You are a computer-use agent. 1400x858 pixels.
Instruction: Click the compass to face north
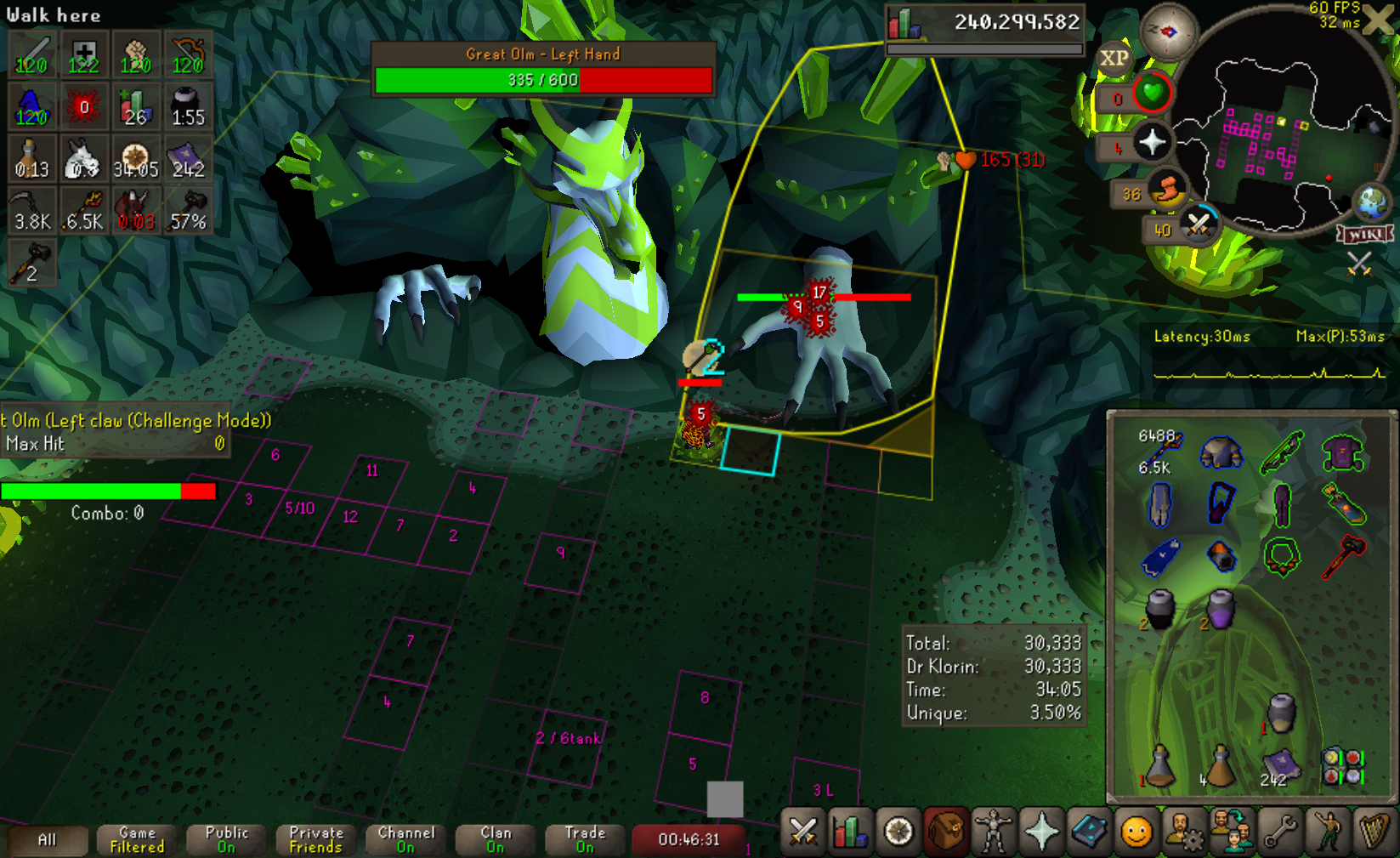pyautogui.click(x=1169, y=32)
